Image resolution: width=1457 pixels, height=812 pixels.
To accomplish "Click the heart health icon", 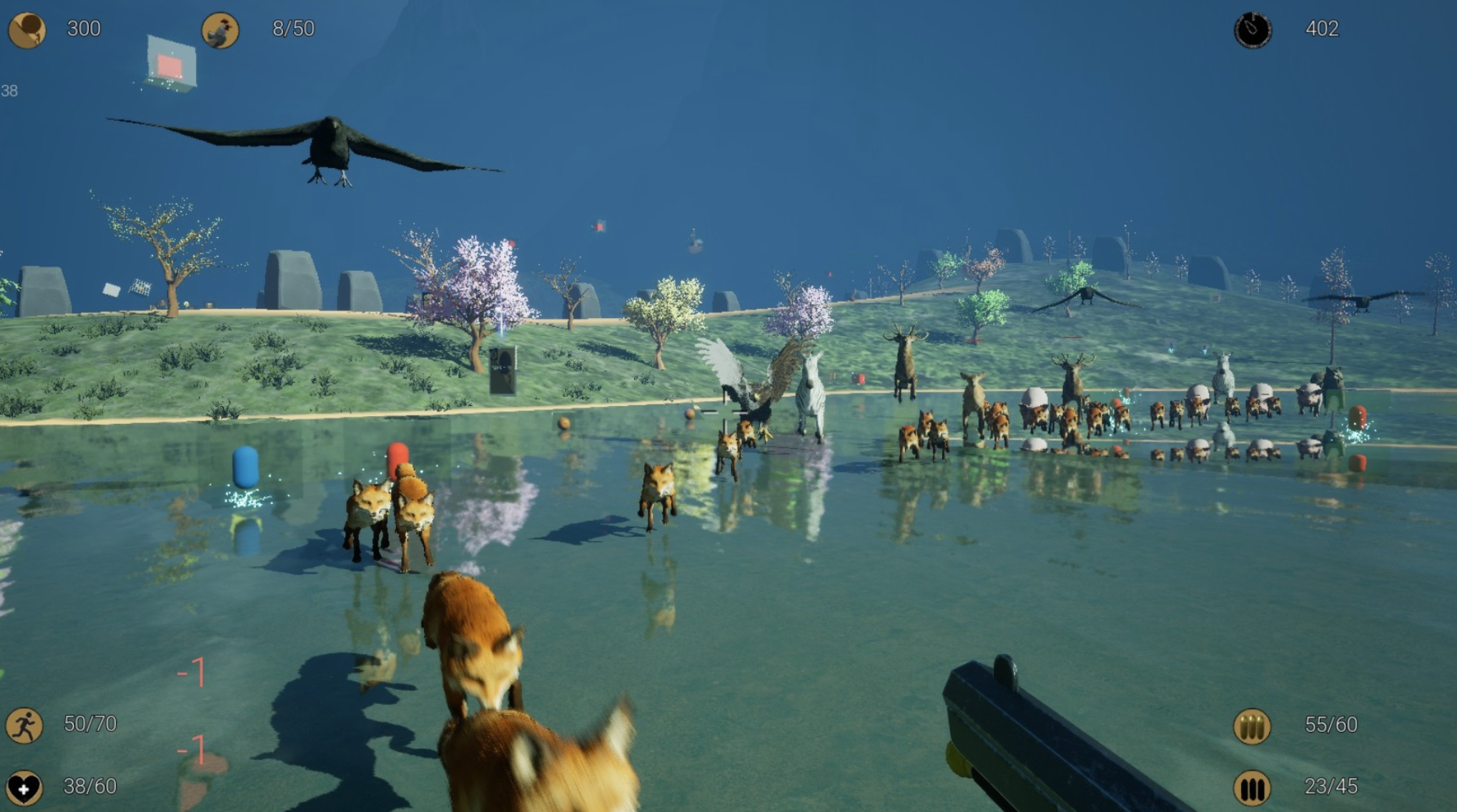I will point(24,788).
